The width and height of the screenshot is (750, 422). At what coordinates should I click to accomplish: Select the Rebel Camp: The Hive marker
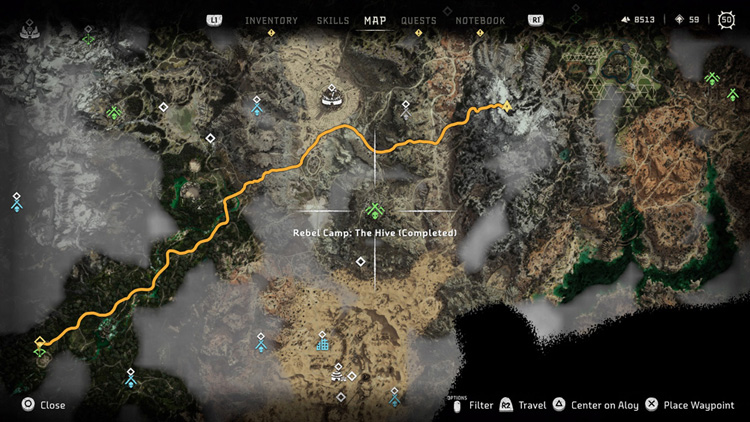coord(375,210)
